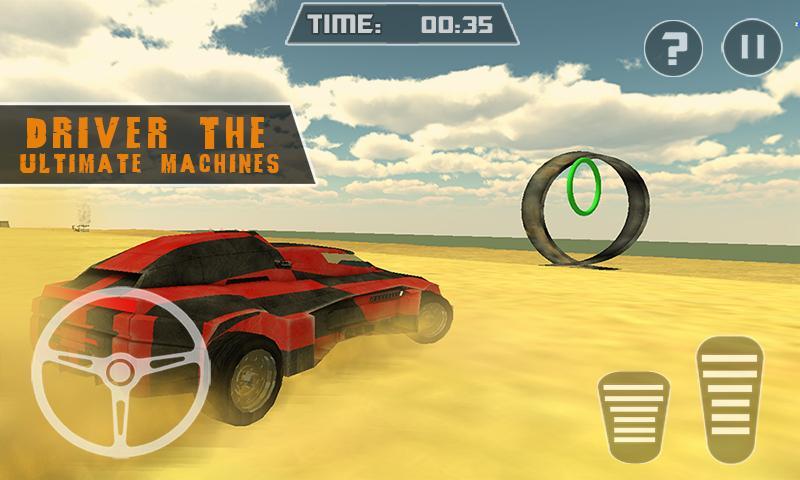Pause the game with the pause button
This screenshot has height=480, width=800.
point(750,48)
